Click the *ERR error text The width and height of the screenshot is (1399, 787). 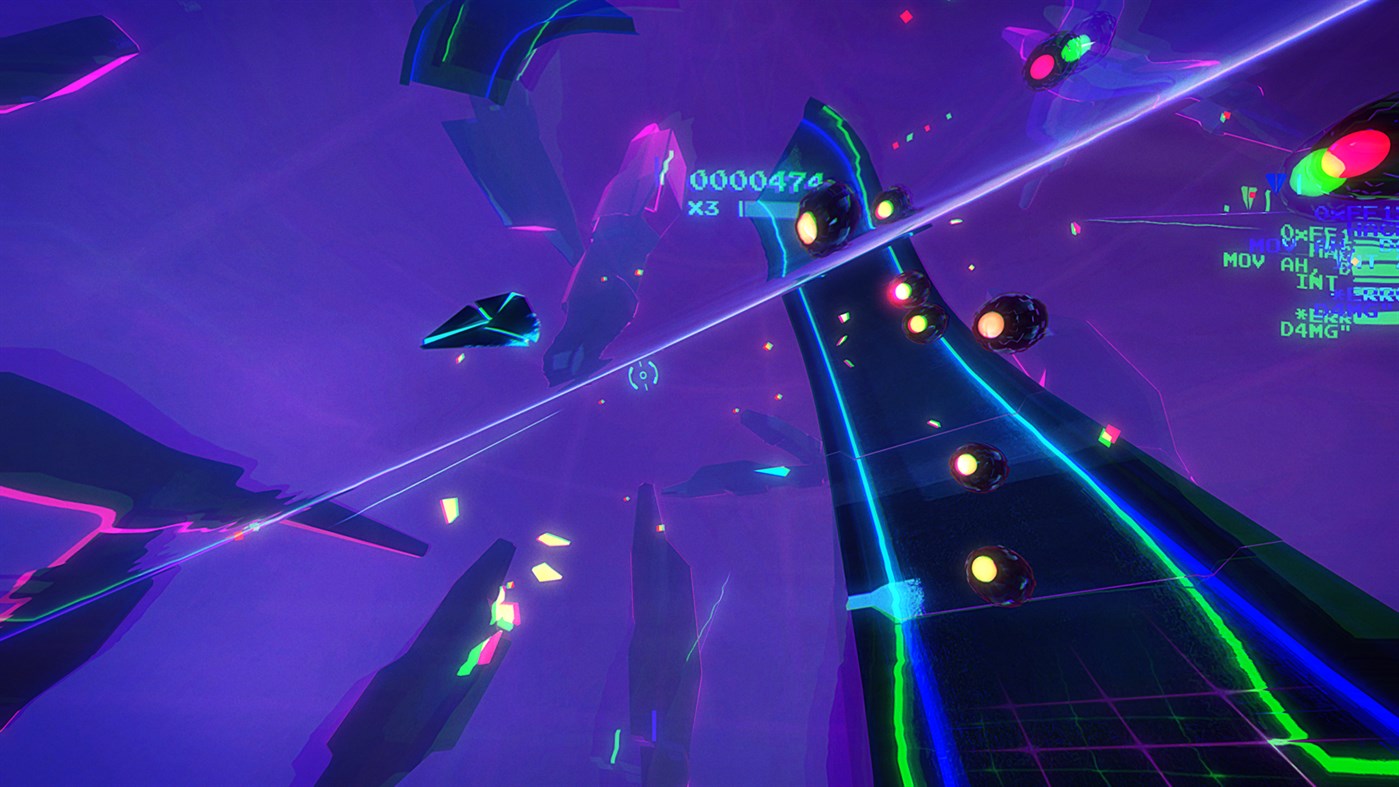[1322, 315]
